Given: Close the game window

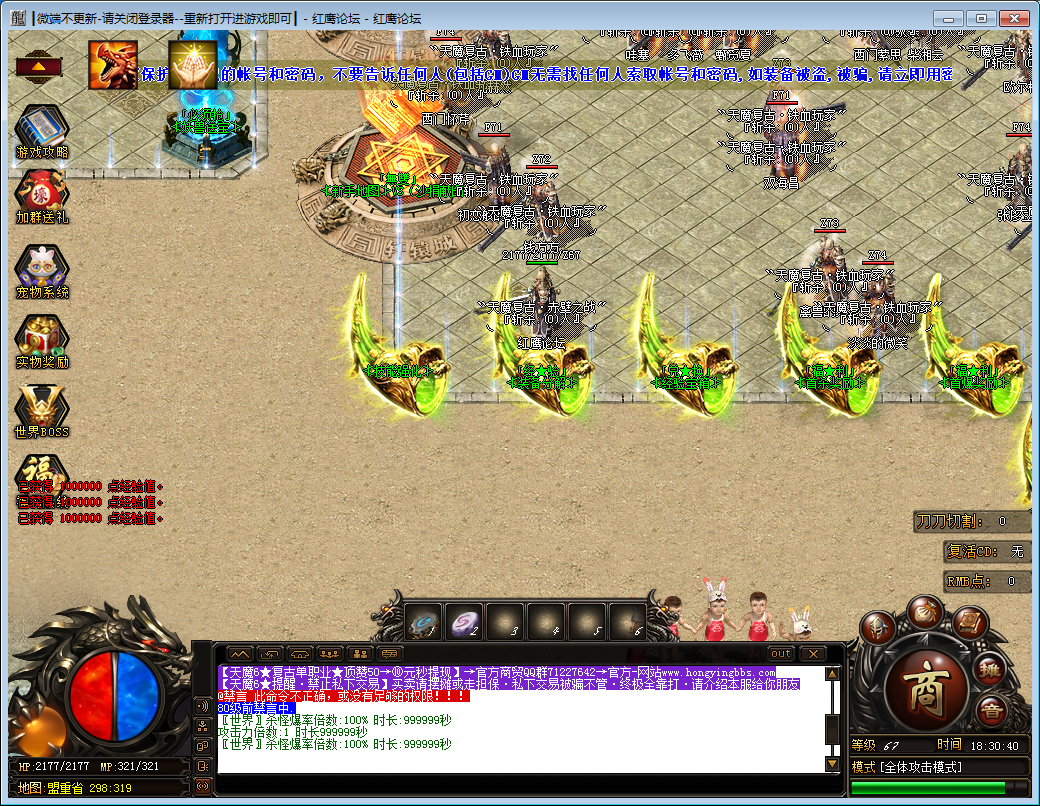Looking at the screenshot, I should (x=1013, y=18).
